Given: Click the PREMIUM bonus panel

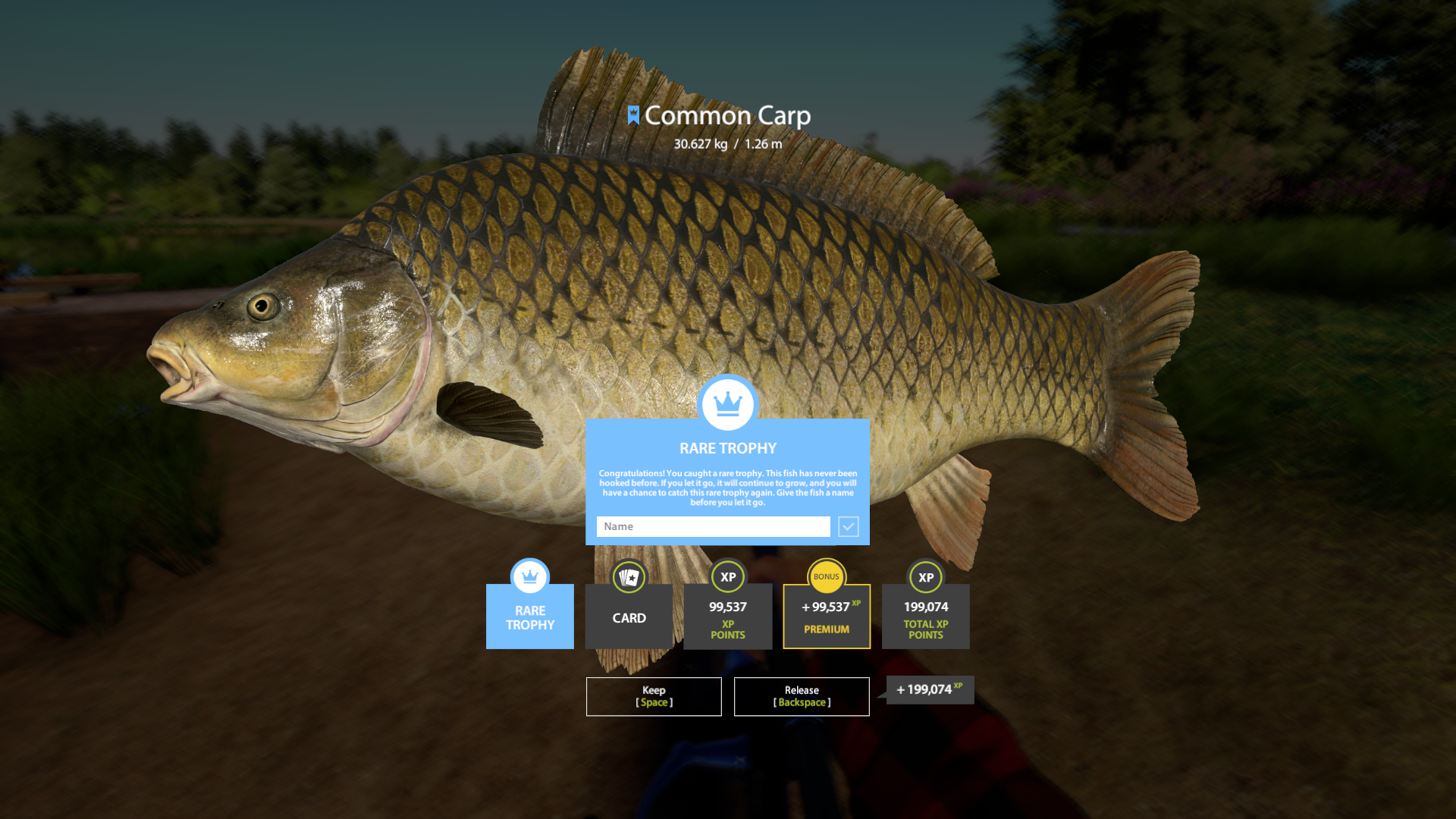Looking at the screenshot, I should (826, 617).
